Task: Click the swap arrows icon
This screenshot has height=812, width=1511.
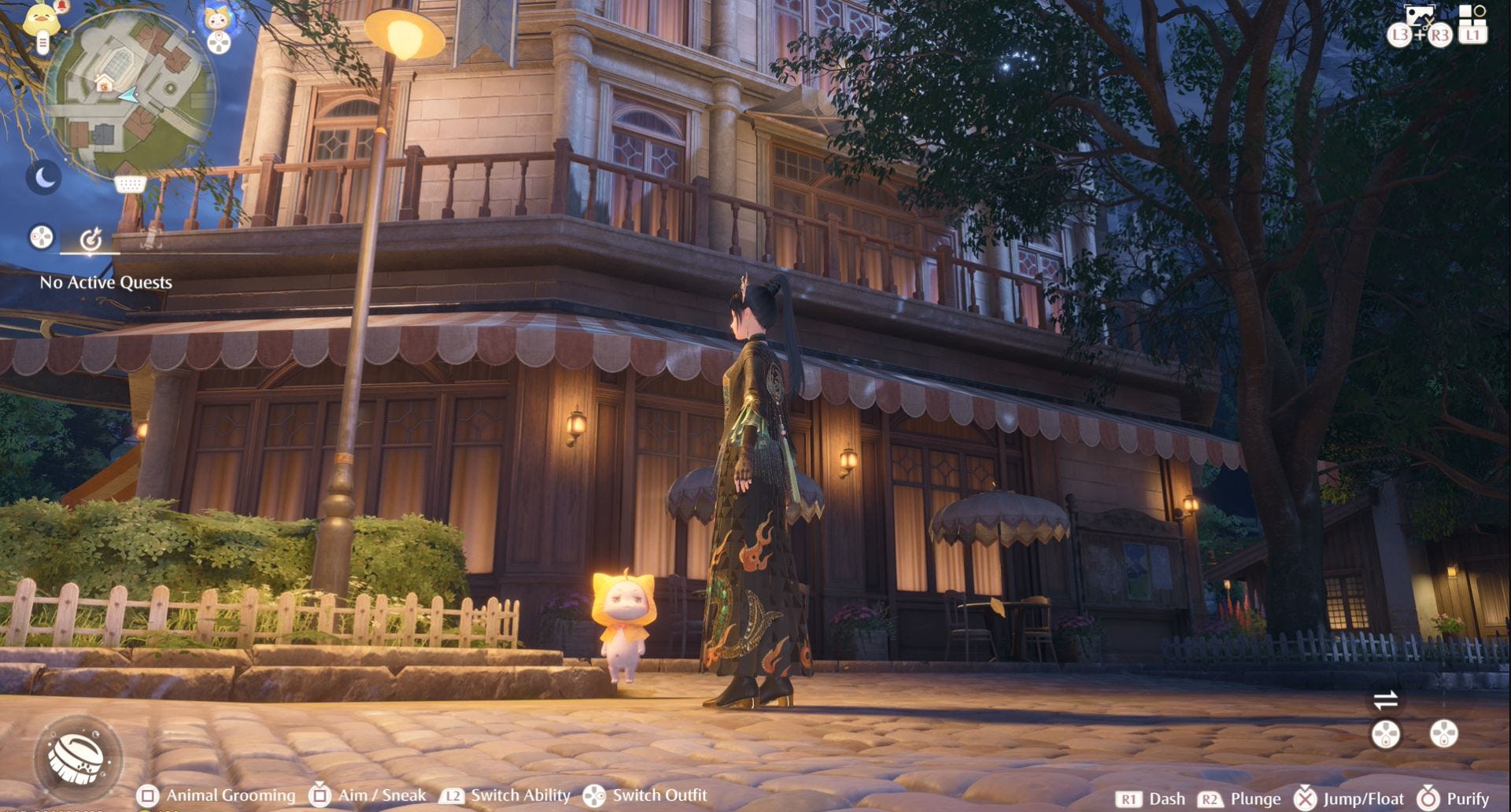Action: click(1385, 699)
